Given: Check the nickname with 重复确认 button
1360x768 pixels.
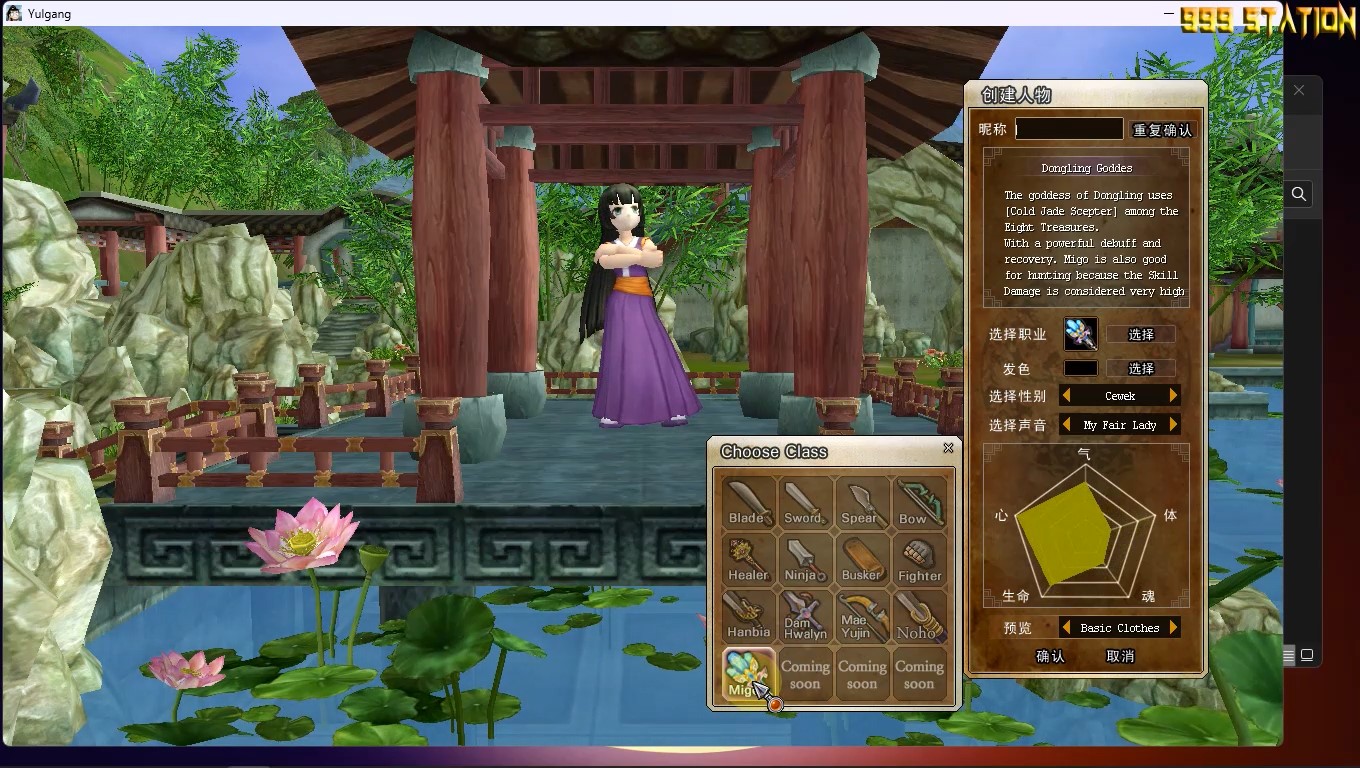Looking at the screenshot, I should click(x=1162, y=130).
